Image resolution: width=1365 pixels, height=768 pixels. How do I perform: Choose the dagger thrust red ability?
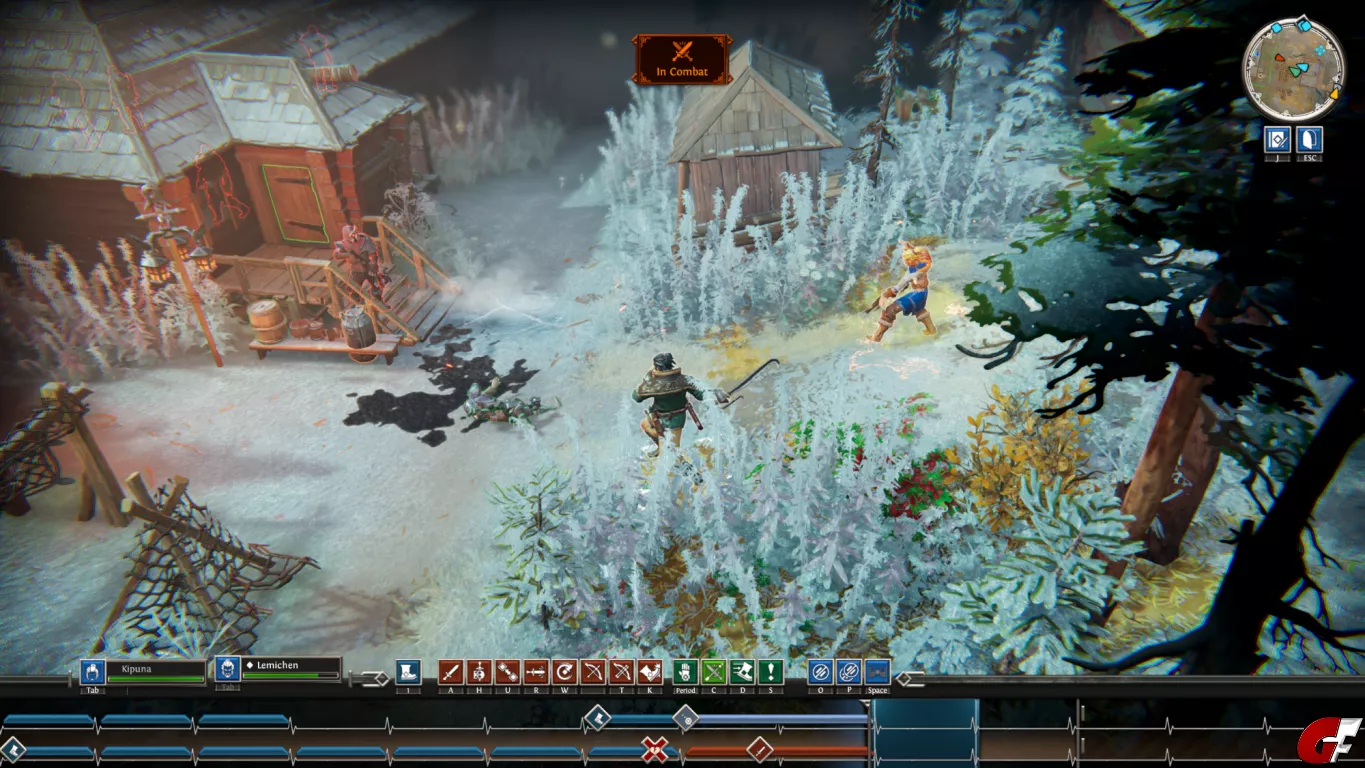tap(536, 672)
